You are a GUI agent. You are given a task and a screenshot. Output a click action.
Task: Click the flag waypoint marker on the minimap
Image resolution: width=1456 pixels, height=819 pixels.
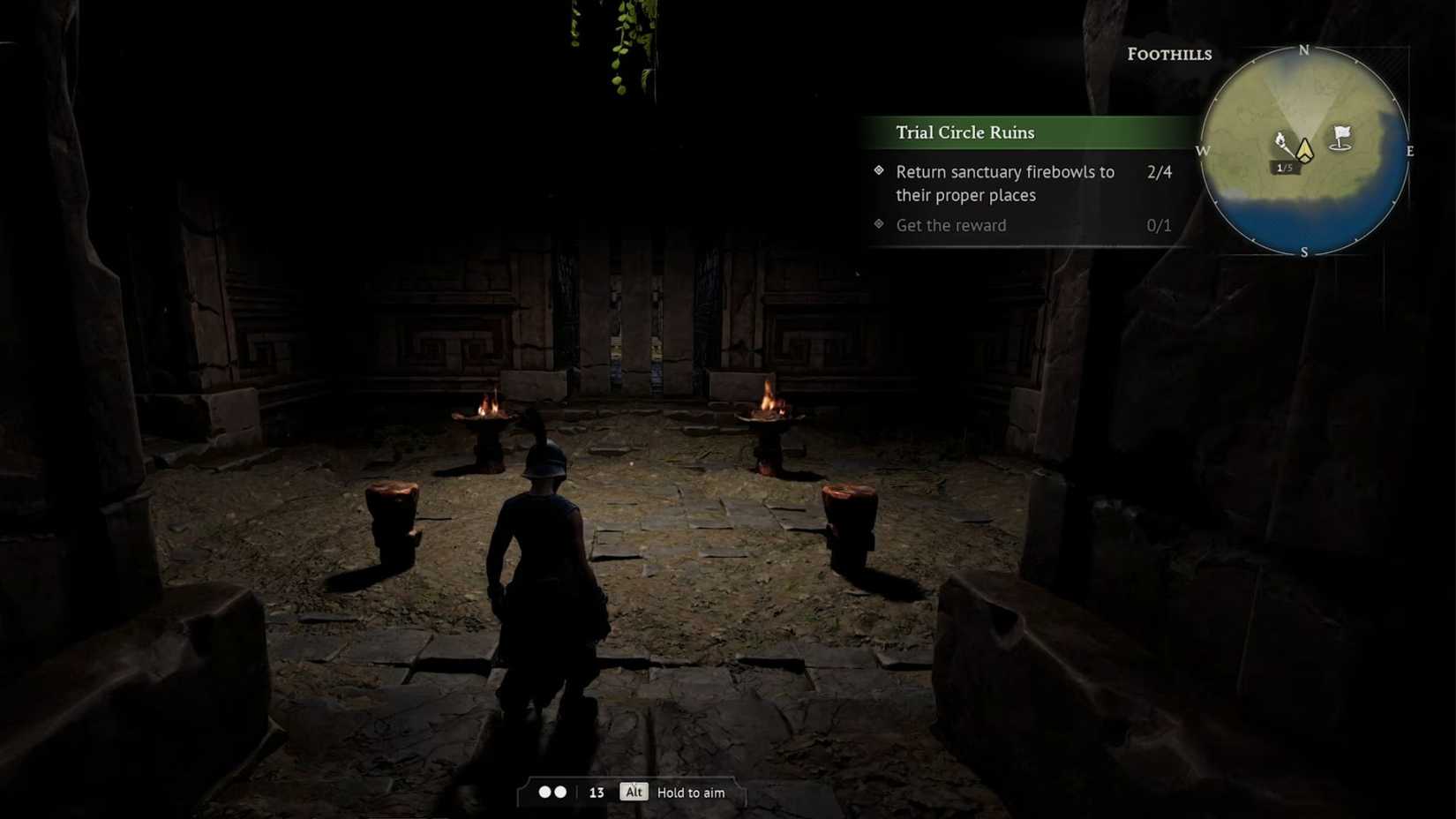click(1340, 138)
